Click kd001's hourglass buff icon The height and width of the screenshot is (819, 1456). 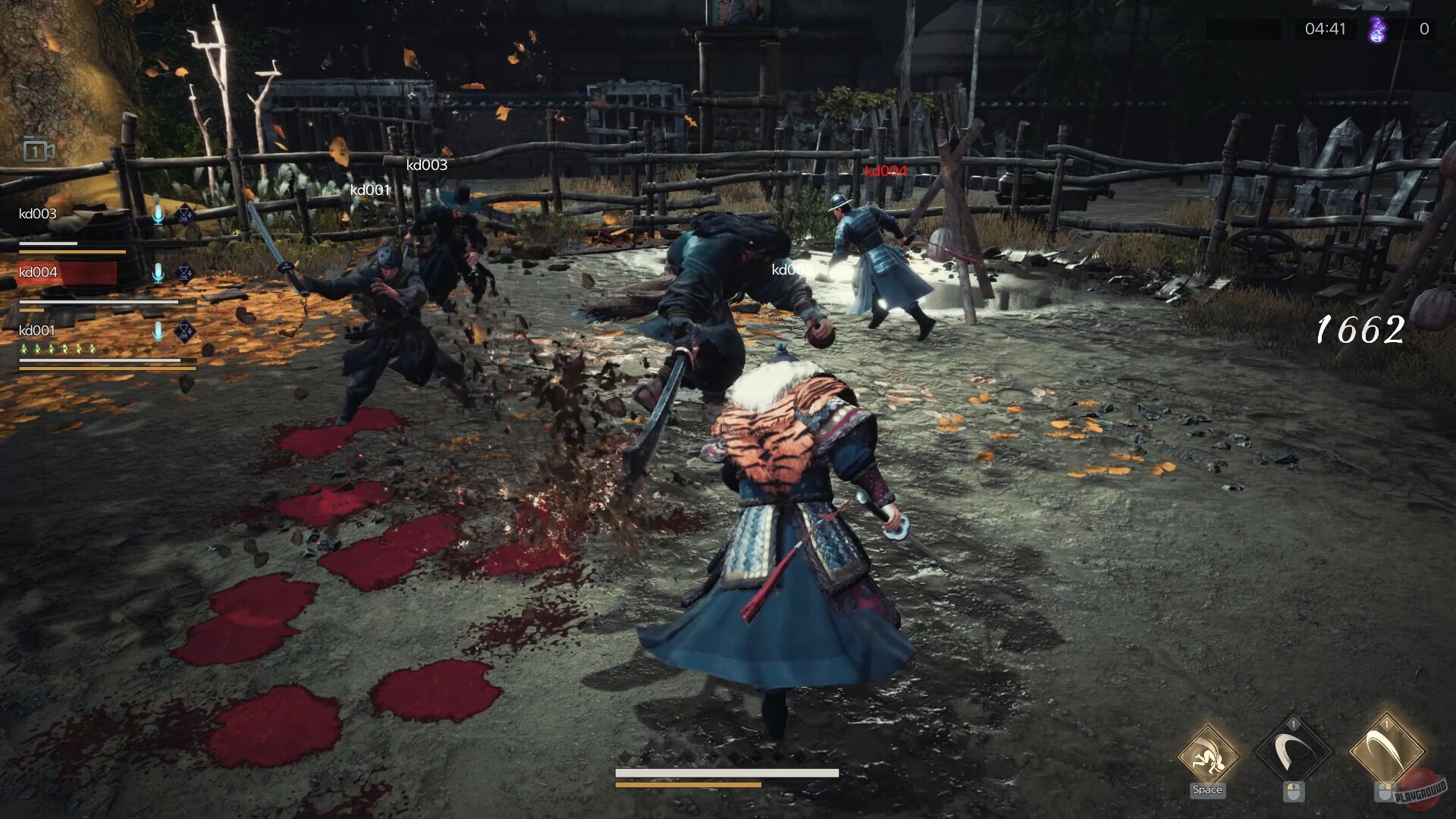184,331
